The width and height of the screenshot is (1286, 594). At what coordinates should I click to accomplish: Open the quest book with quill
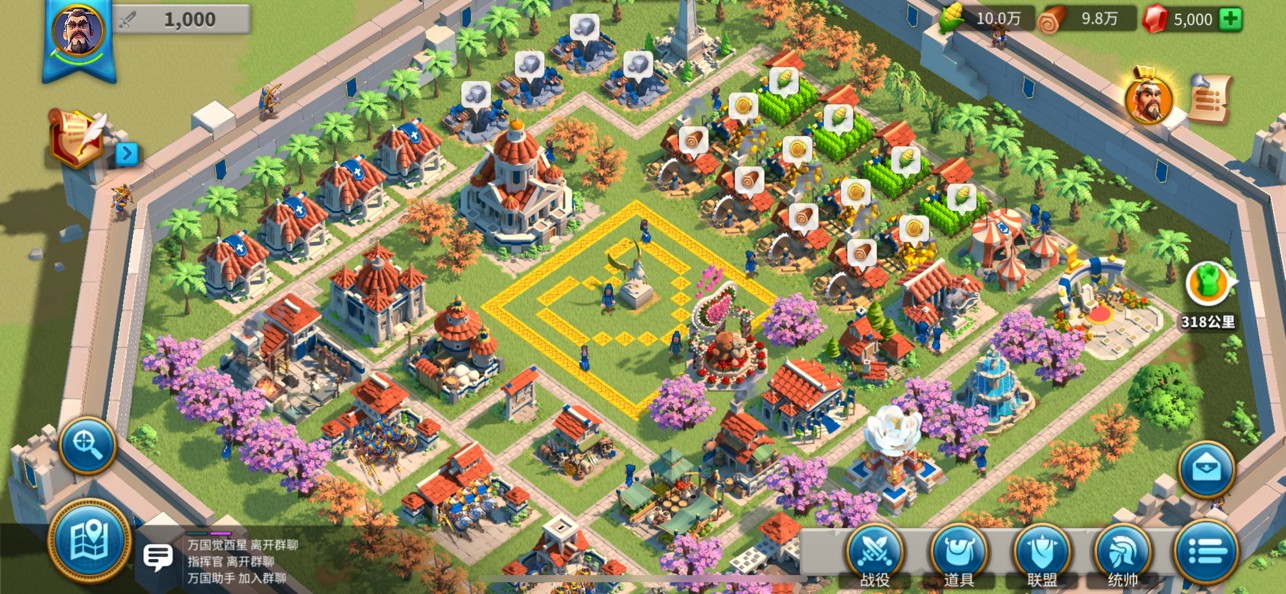[x=78, y=137]
